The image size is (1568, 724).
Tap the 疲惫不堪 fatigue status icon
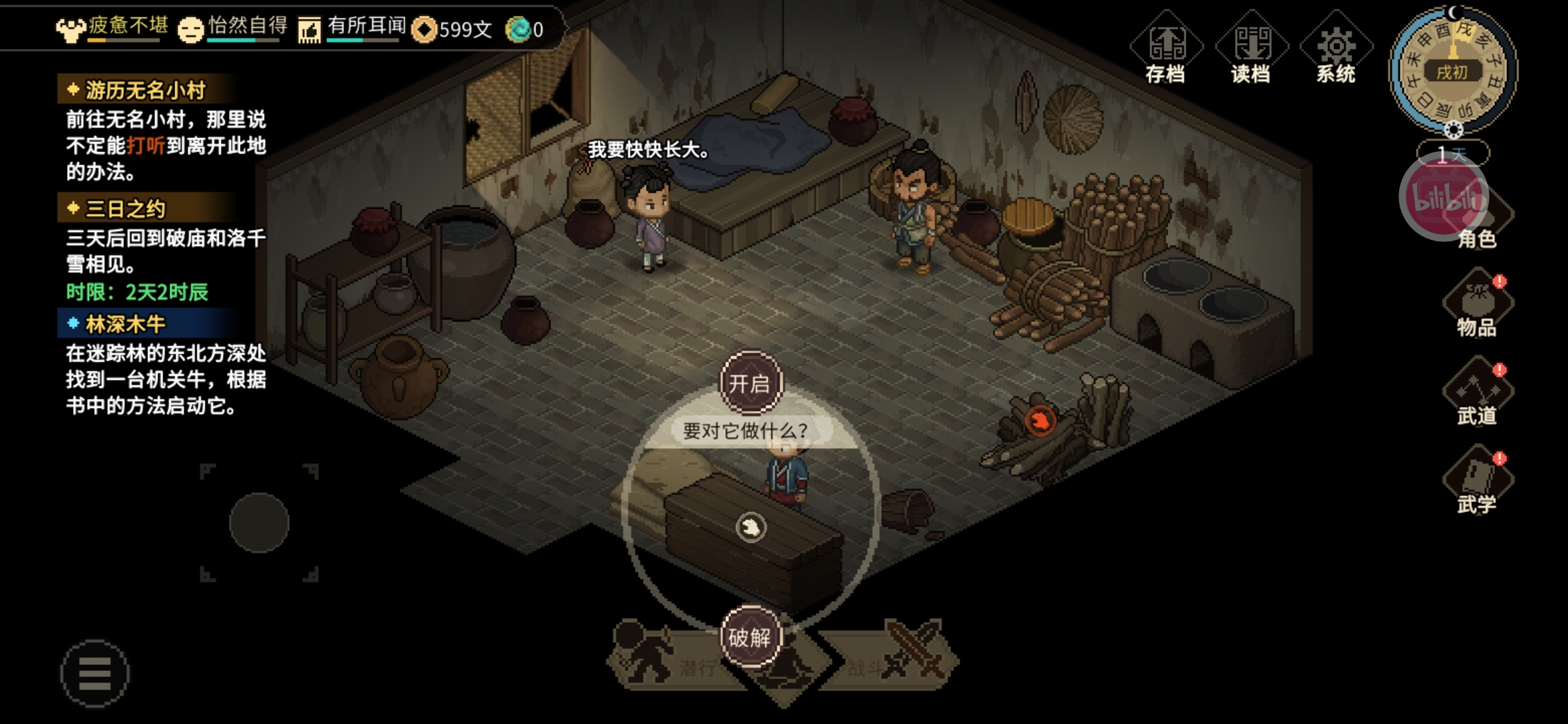(x=70, y=29)
